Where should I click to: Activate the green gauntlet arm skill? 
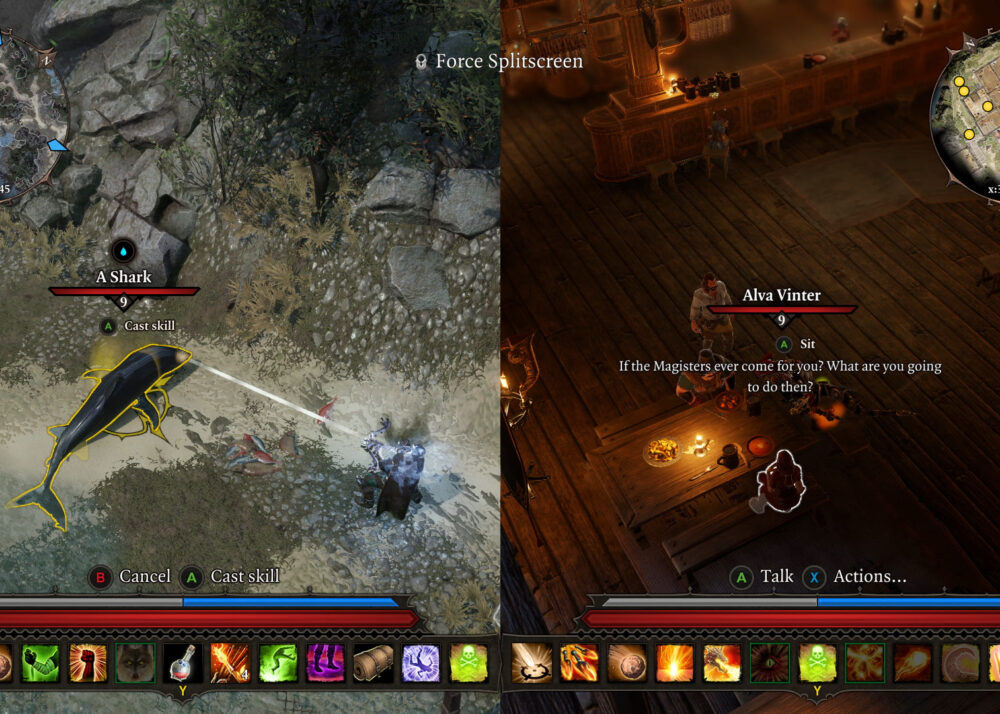coord(40,662)
